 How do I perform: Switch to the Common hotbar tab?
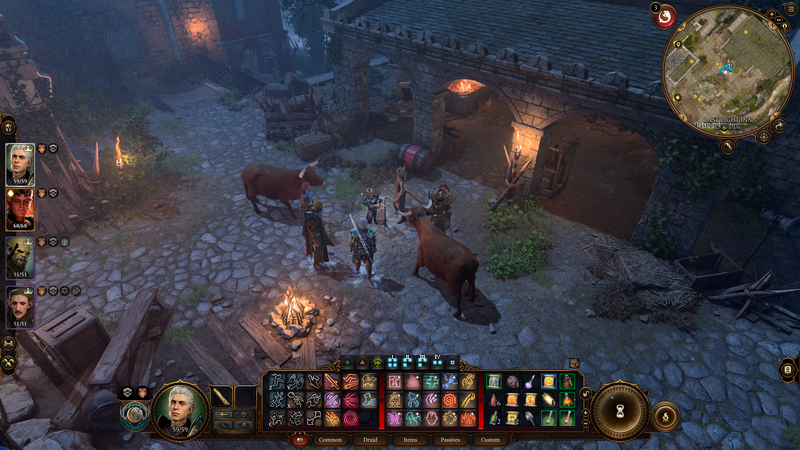[x=330, y=440]
